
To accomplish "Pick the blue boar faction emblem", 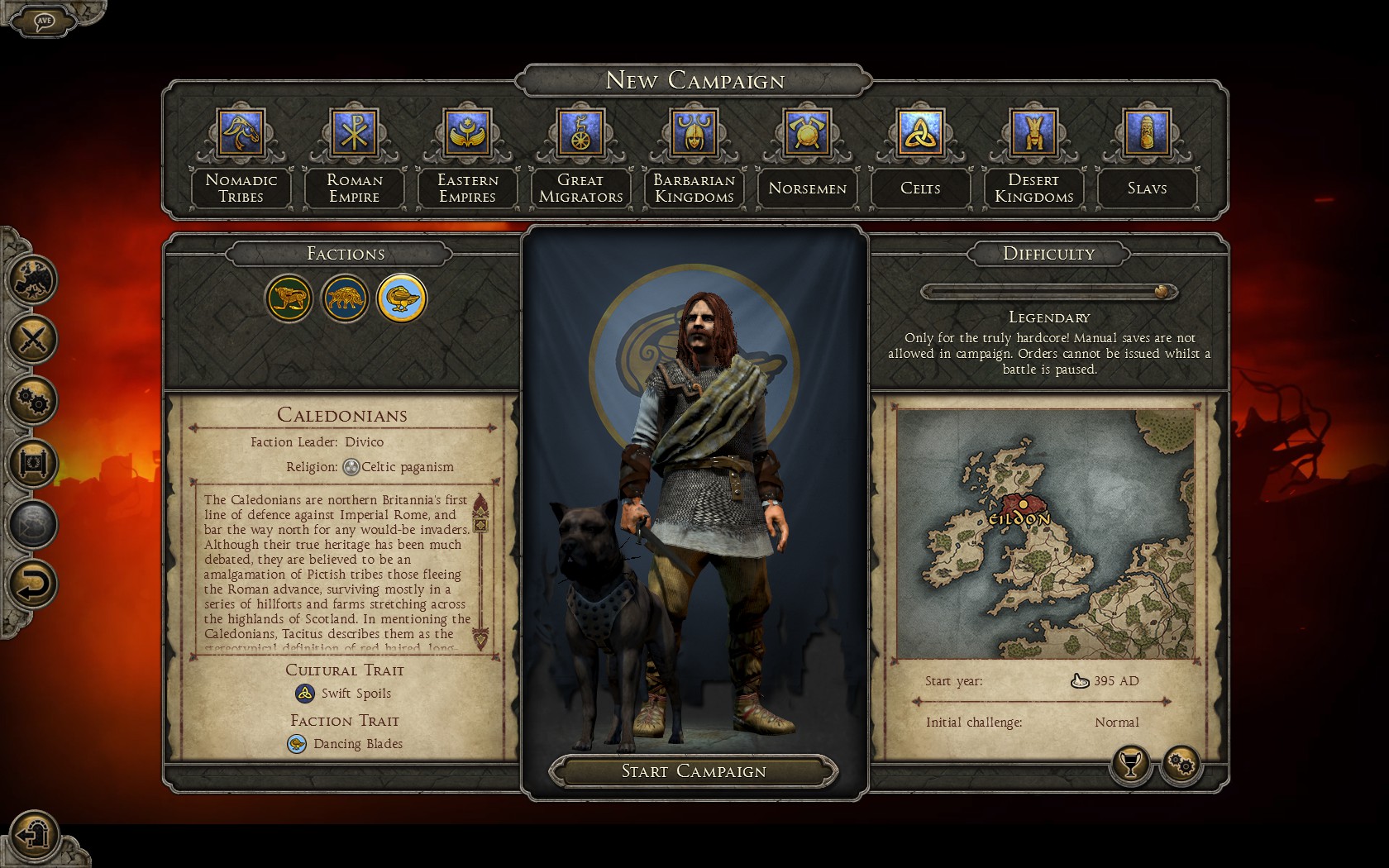I will [346, 298].
